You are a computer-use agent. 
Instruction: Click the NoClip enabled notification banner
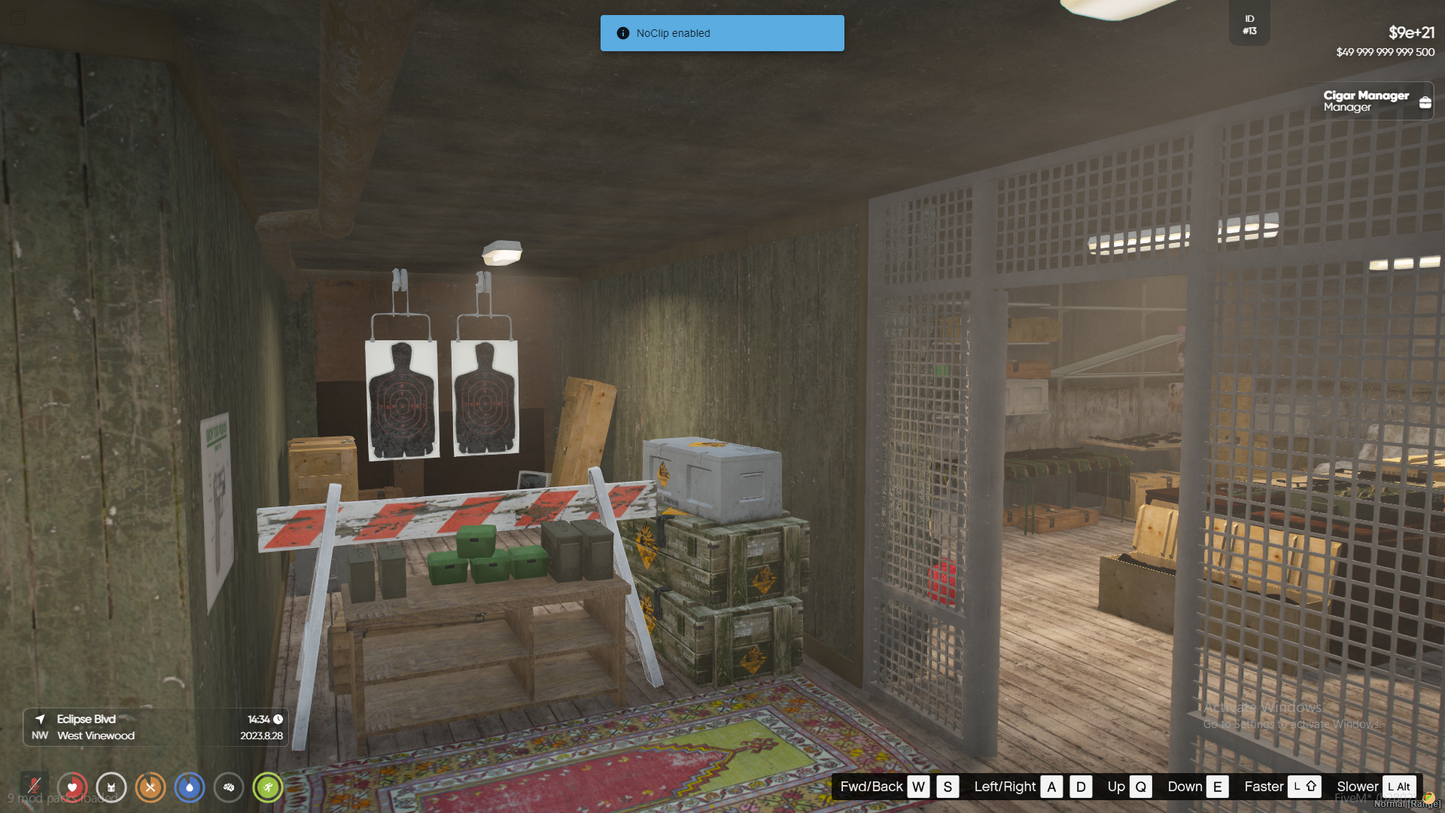(x=722, y=33)
